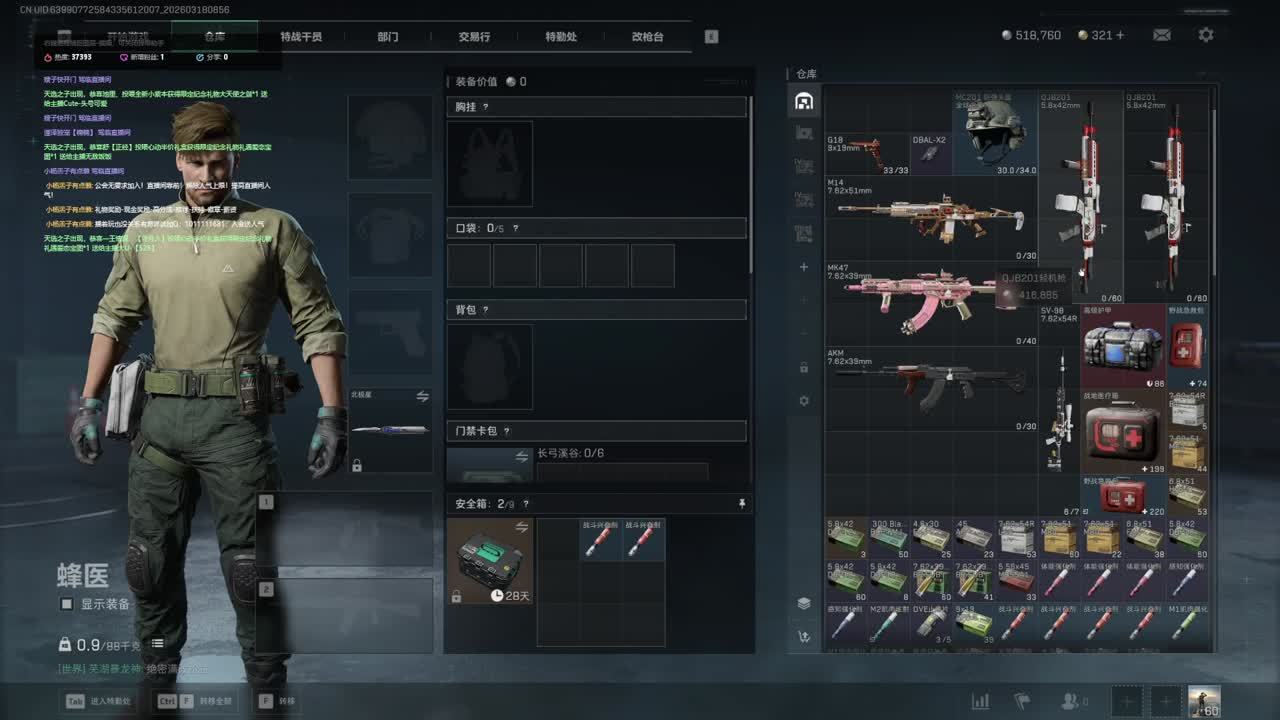
Task: Open the 部门 tab
Action: pyautogui.click(x=388, y=37)
